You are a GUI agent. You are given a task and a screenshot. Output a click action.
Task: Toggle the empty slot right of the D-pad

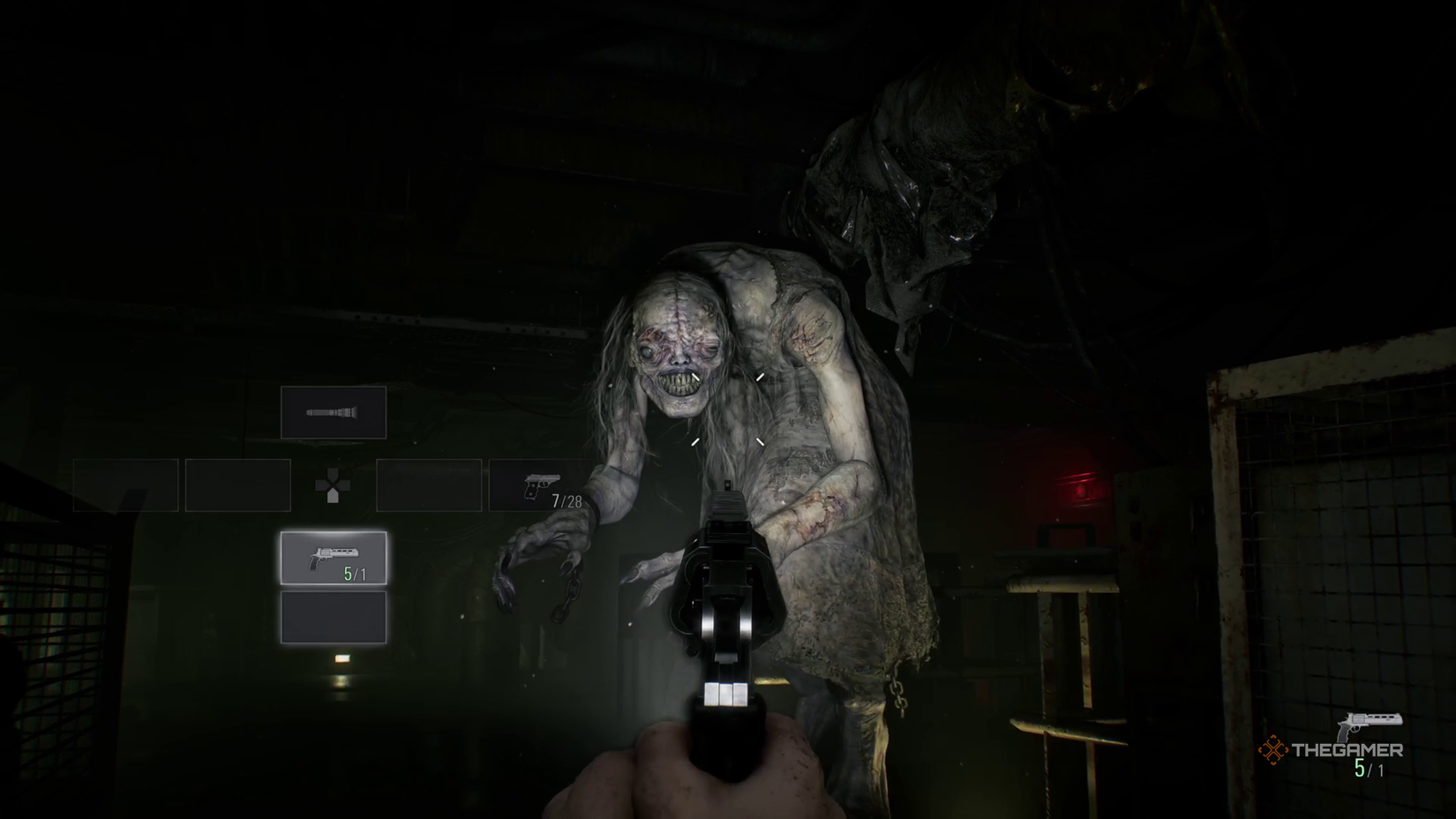(430, 485)
